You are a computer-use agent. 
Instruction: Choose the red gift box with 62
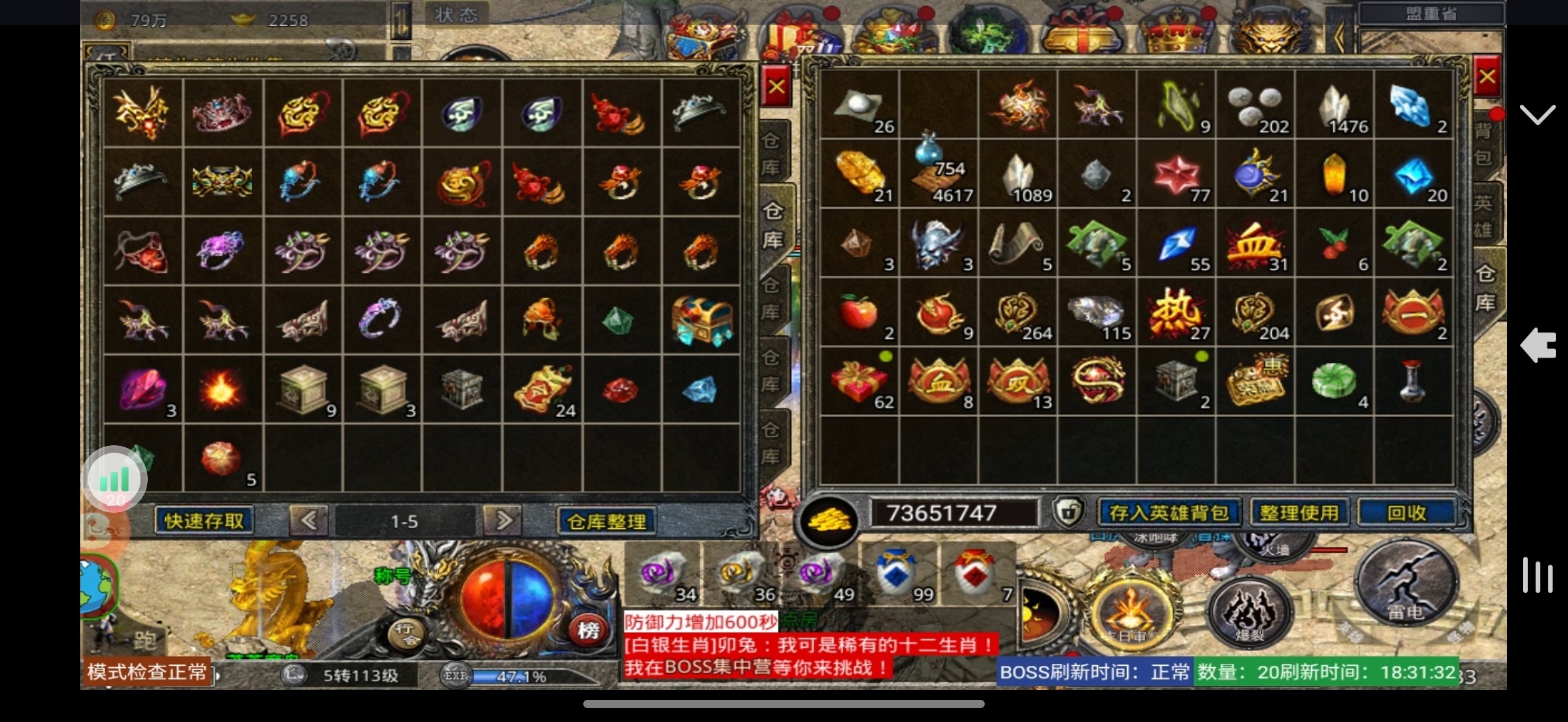pos(859,382)
